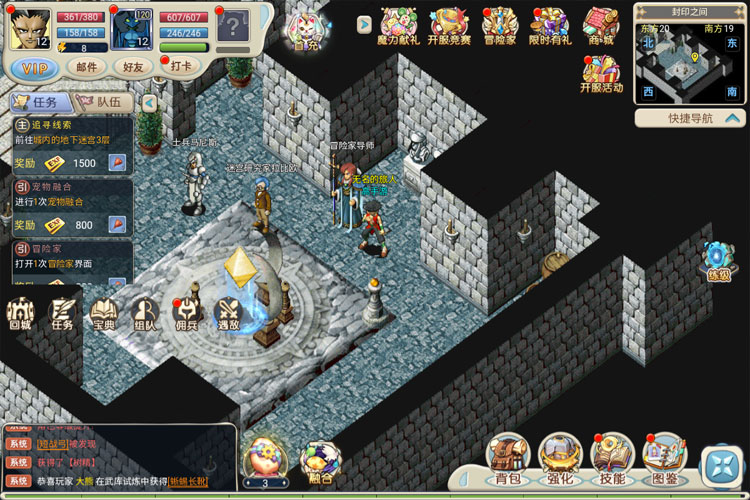Use the 回城 return to town icon

[21, 312]
